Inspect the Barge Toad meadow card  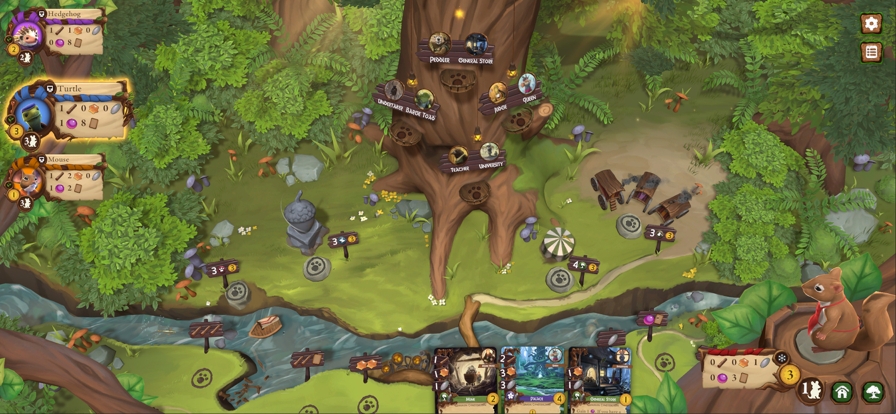(425, 98)
